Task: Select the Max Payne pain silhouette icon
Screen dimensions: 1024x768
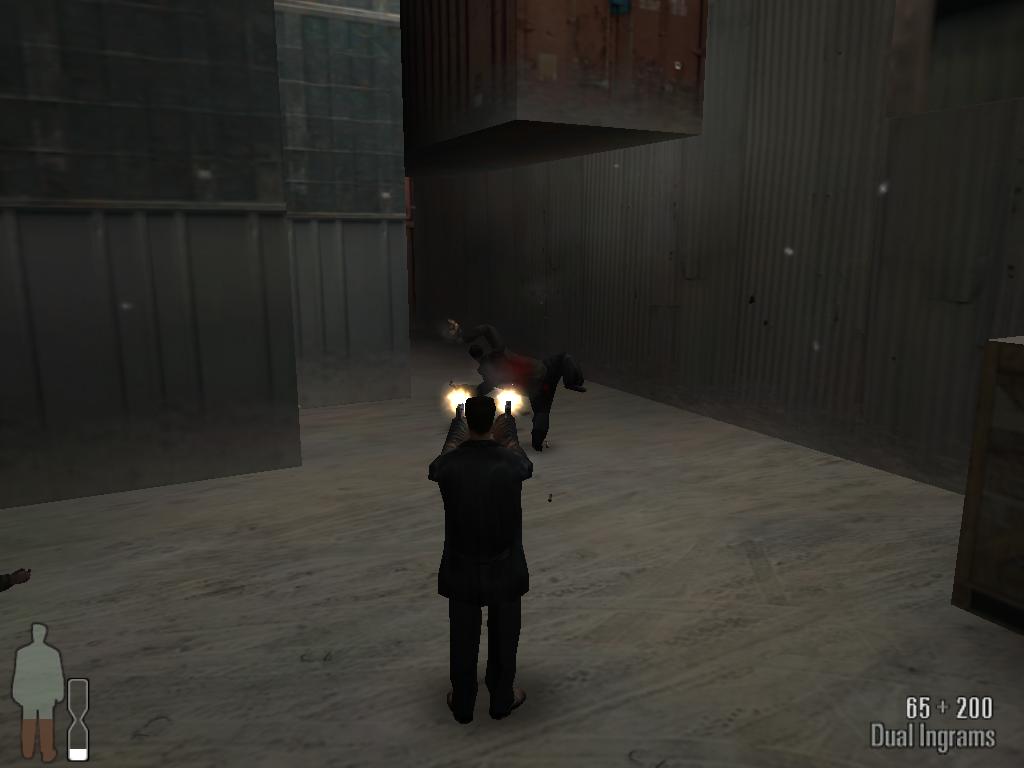Action: coord(38,690)
